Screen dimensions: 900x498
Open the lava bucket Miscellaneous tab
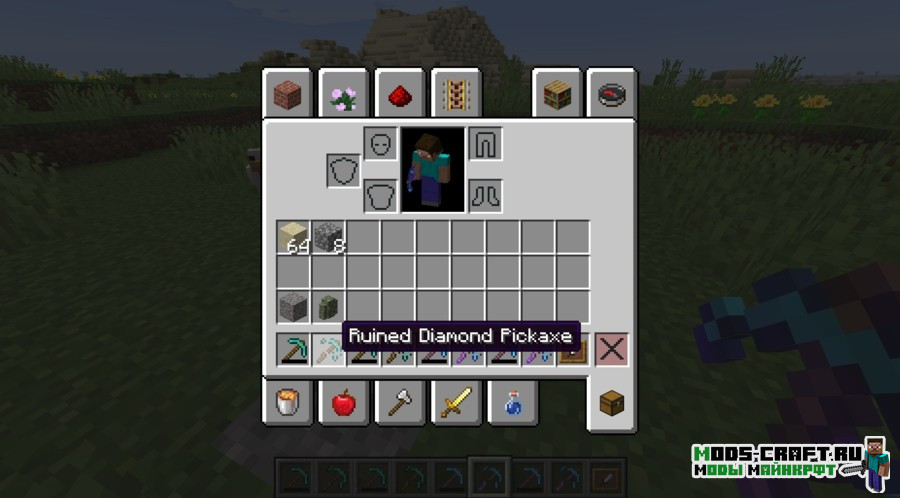coord(289,402)
